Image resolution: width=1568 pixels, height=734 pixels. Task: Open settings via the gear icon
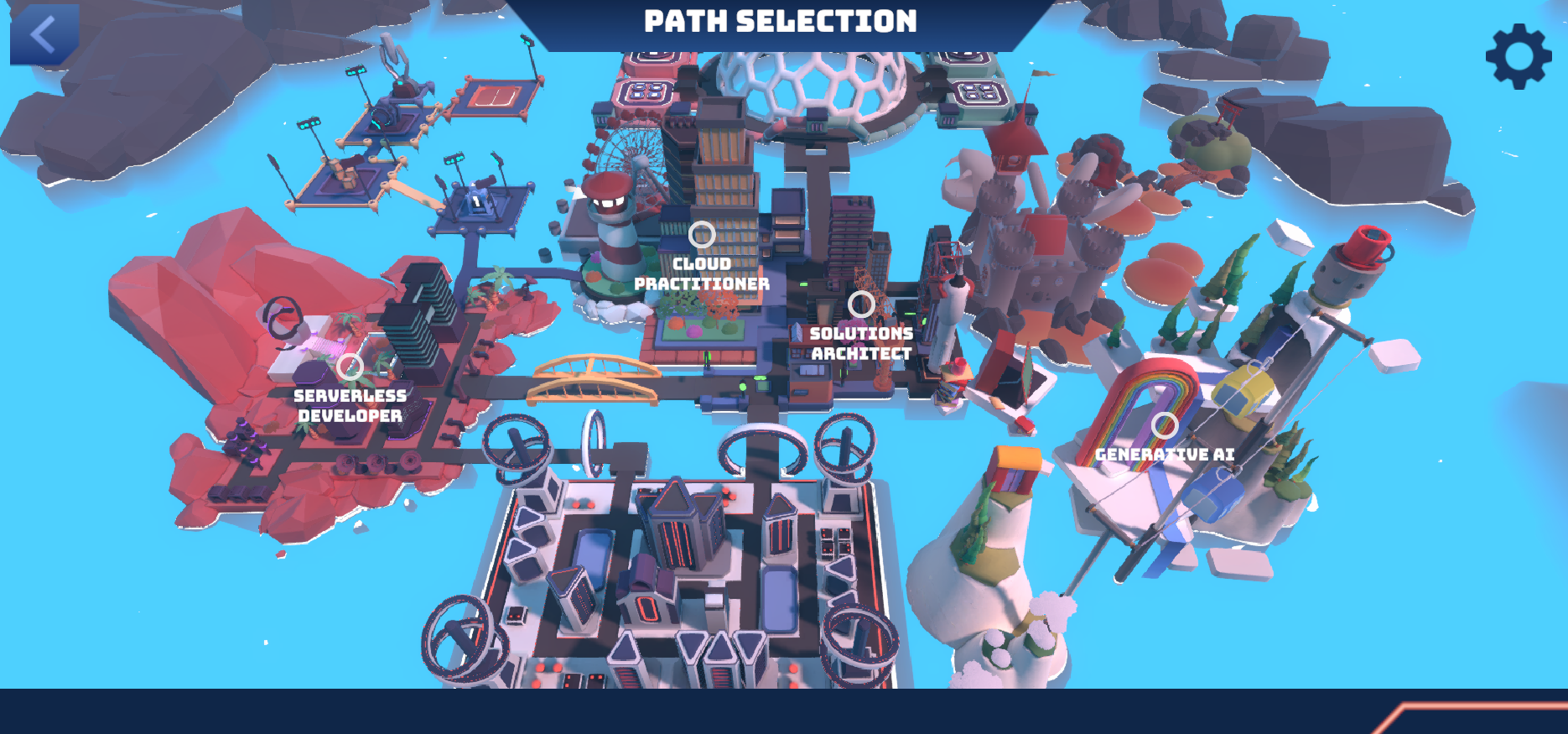[x=1518, y=56]
